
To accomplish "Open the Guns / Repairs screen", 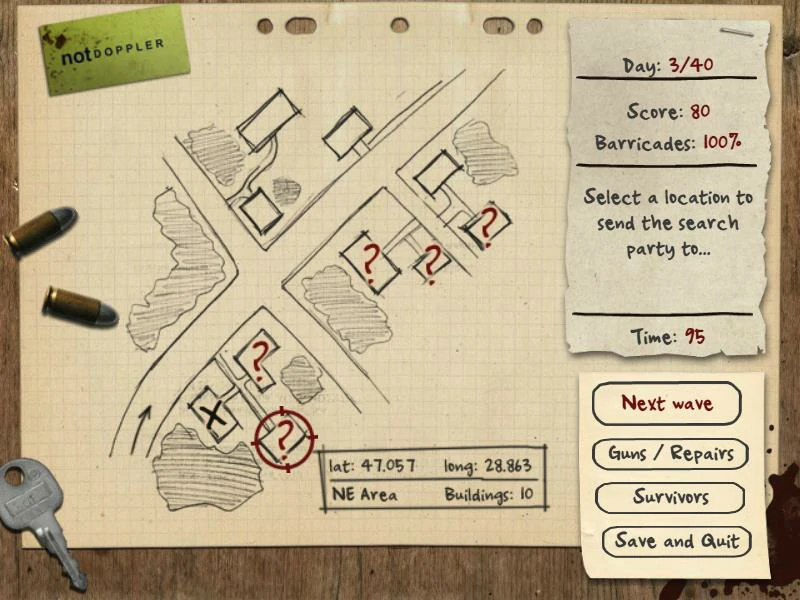I will click(x=670, y=453).
